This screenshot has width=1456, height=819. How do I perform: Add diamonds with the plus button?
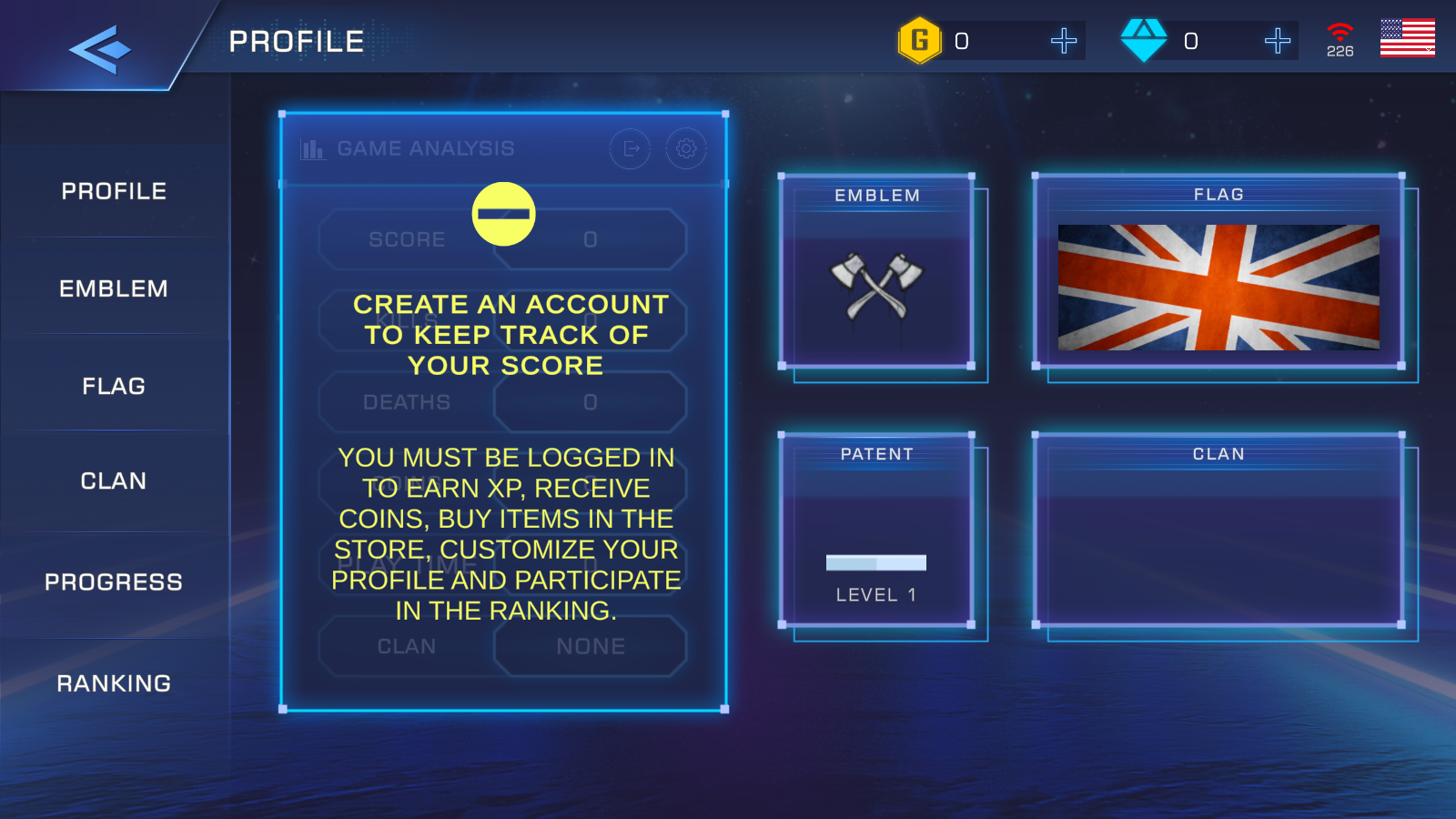(x=1277, y=41)
